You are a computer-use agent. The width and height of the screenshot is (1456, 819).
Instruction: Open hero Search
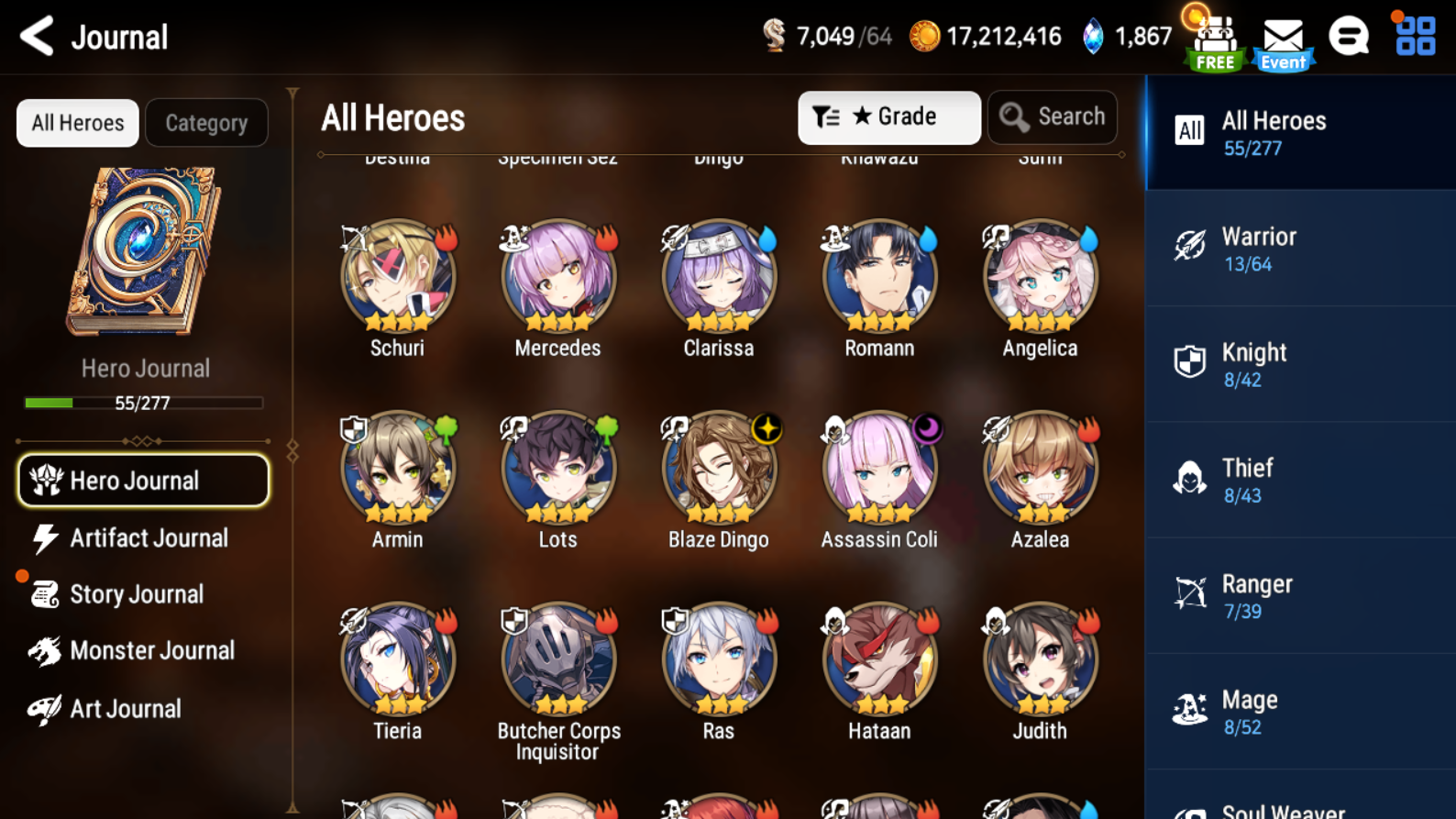click(x=1052, y=116)
